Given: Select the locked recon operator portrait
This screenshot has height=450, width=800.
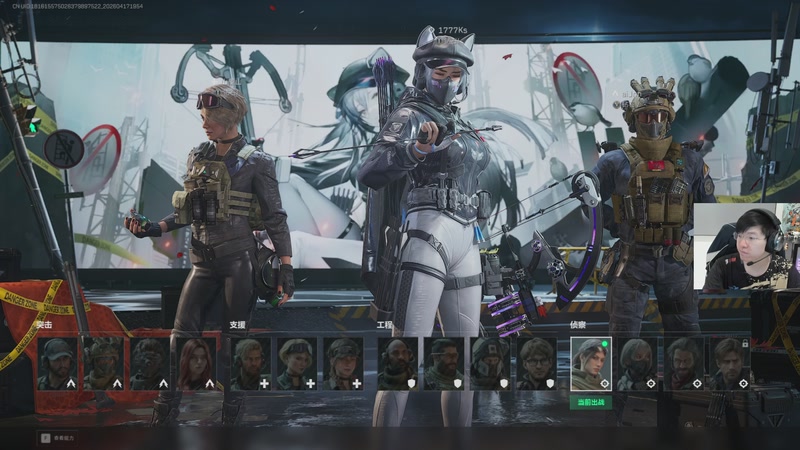Looking at the screenshot, I should [x=729, y=363].
